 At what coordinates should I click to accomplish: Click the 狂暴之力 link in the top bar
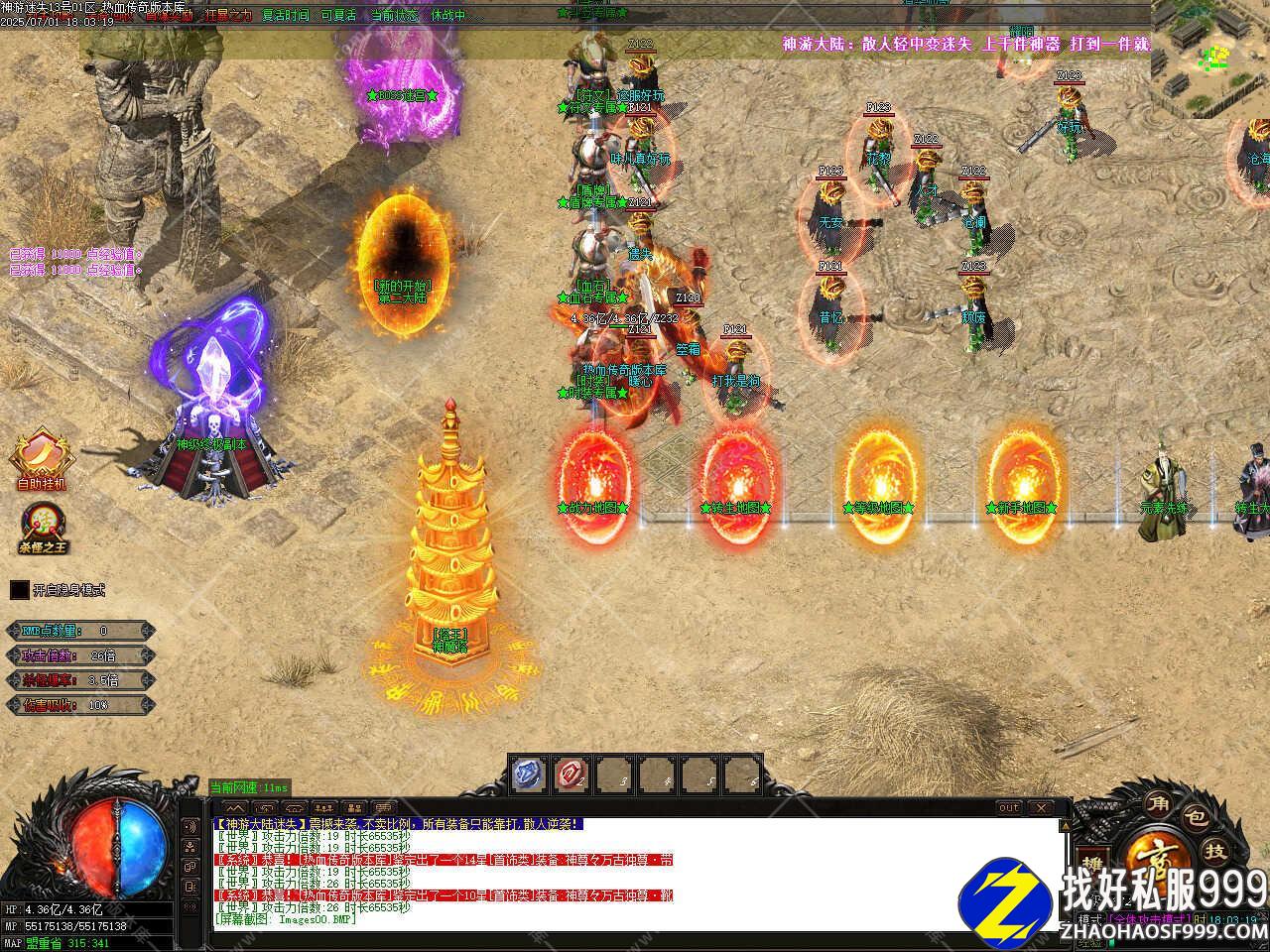[227, 16]
